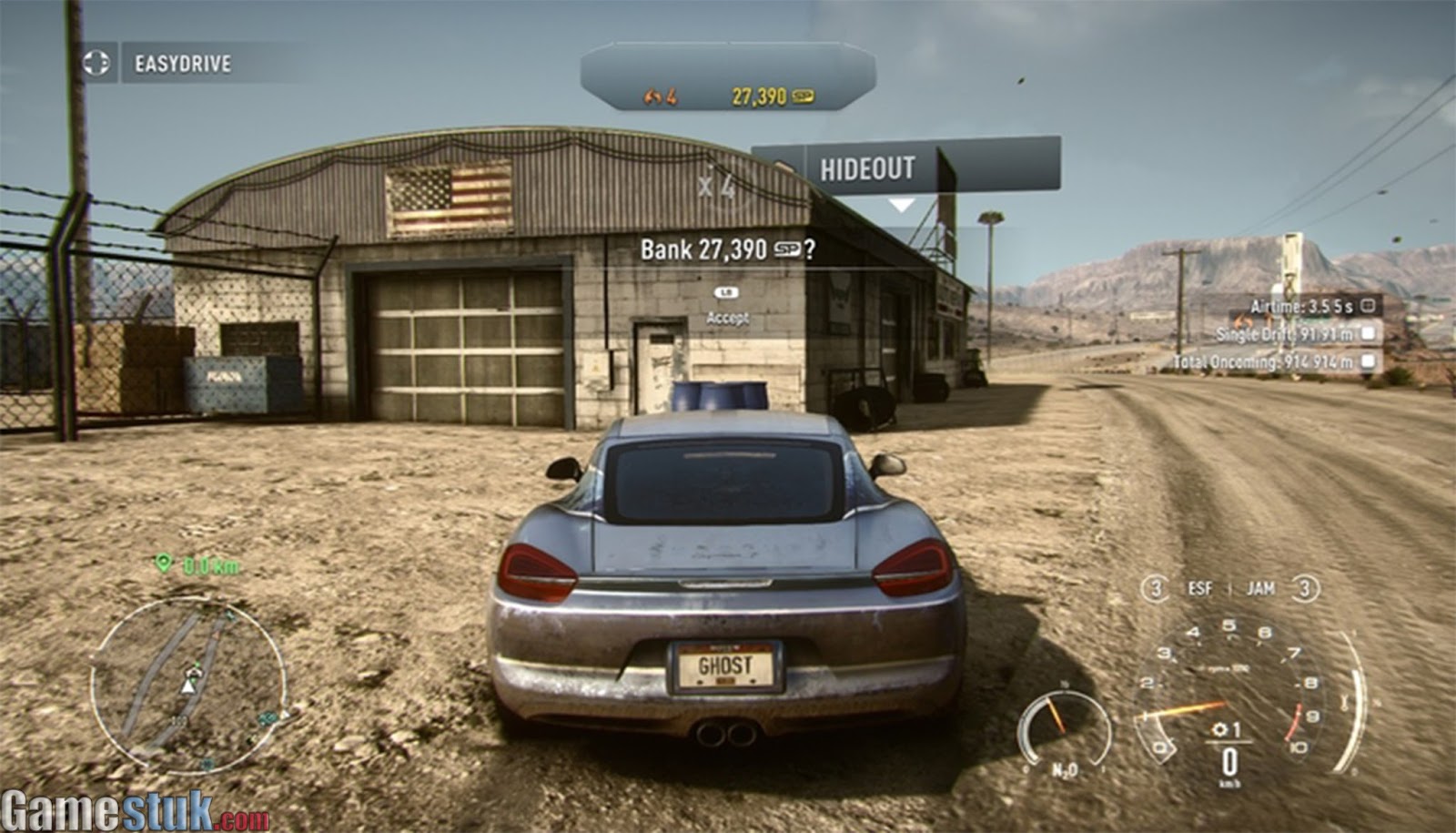The height and width of the screenshot is (833, 1456).
Task: Open the Gamestuk.com watermark link
Action: click(135, 811)
